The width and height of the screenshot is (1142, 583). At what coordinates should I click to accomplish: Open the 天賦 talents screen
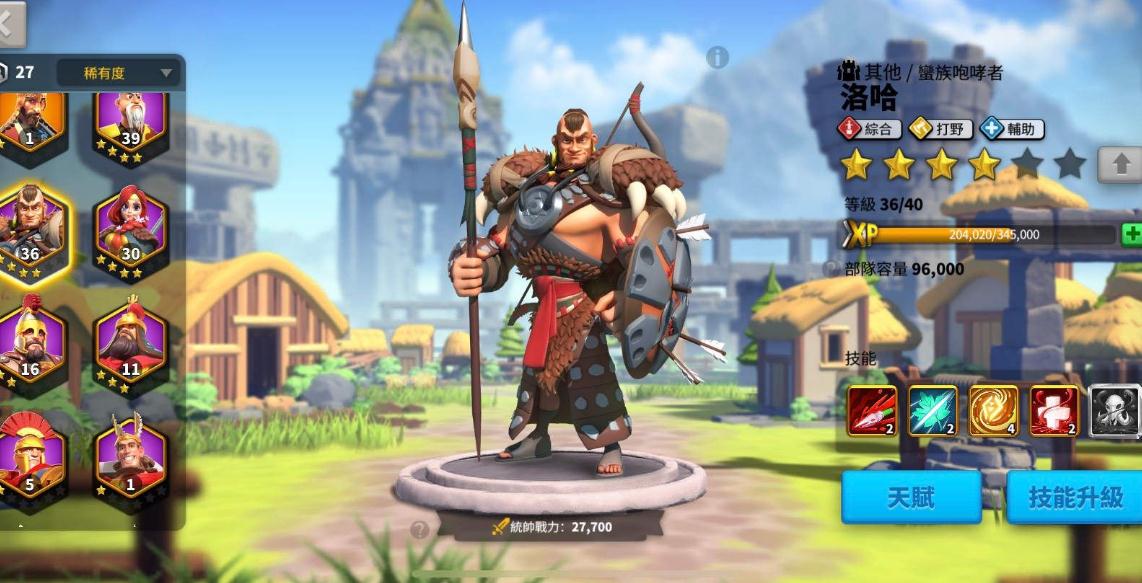910,497
